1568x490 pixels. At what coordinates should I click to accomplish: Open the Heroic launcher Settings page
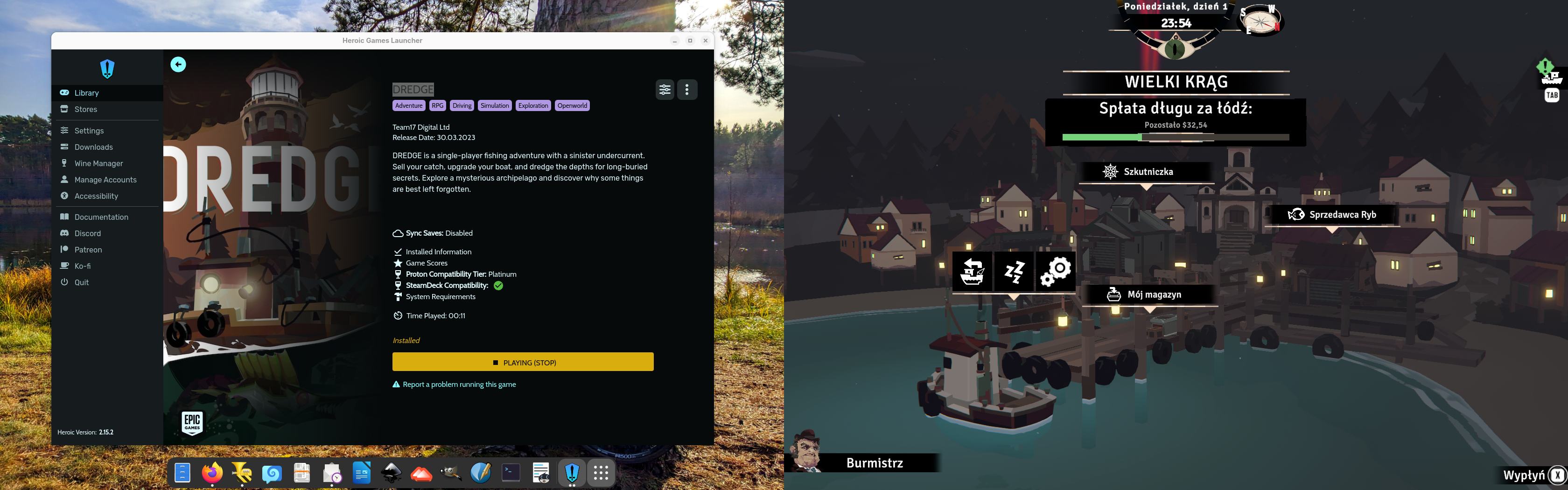(89, 131)
